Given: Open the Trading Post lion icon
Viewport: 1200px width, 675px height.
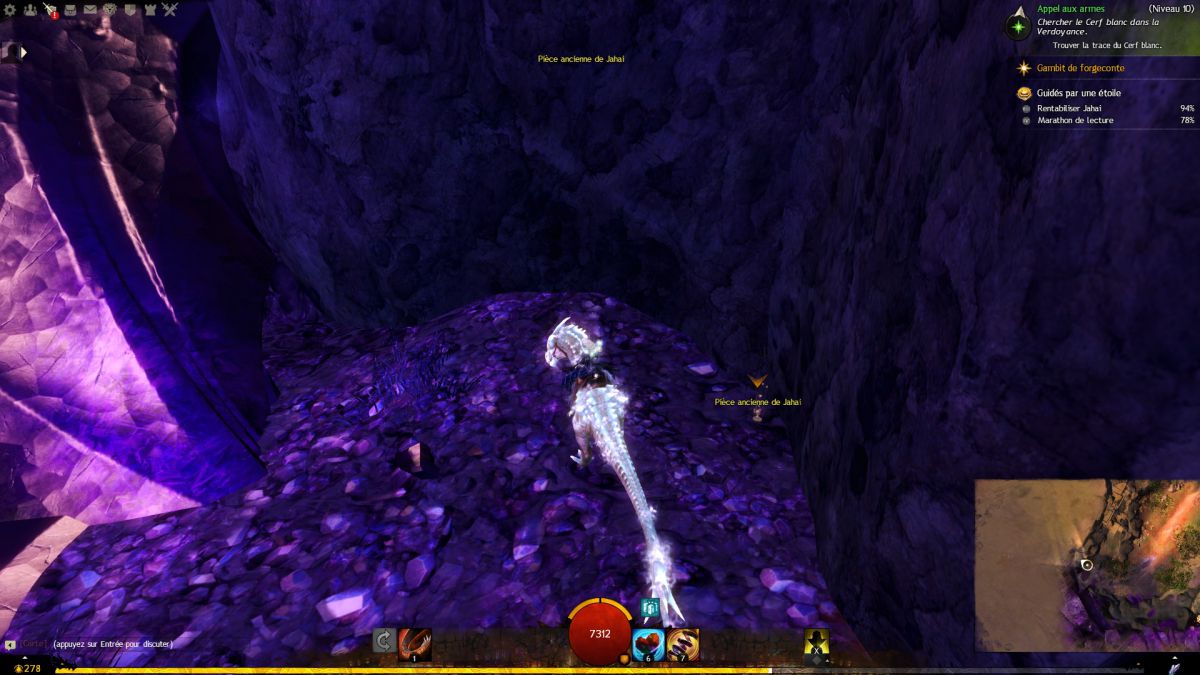Looking at the screenshot, I should click(x=110, y=10).
